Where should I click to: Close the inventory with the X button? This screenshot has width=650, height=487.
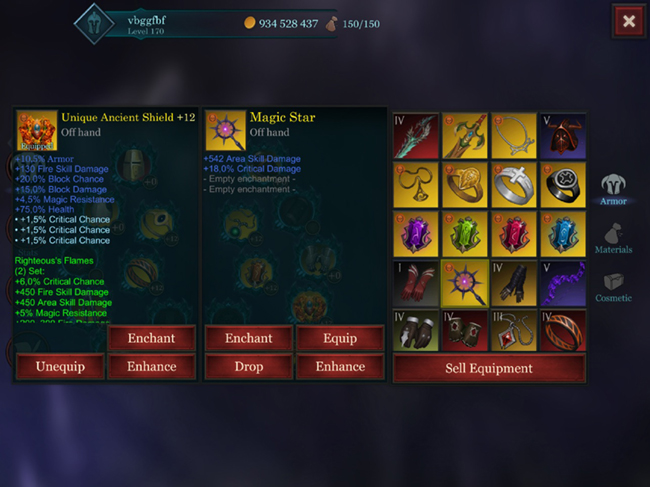point(628,20)
